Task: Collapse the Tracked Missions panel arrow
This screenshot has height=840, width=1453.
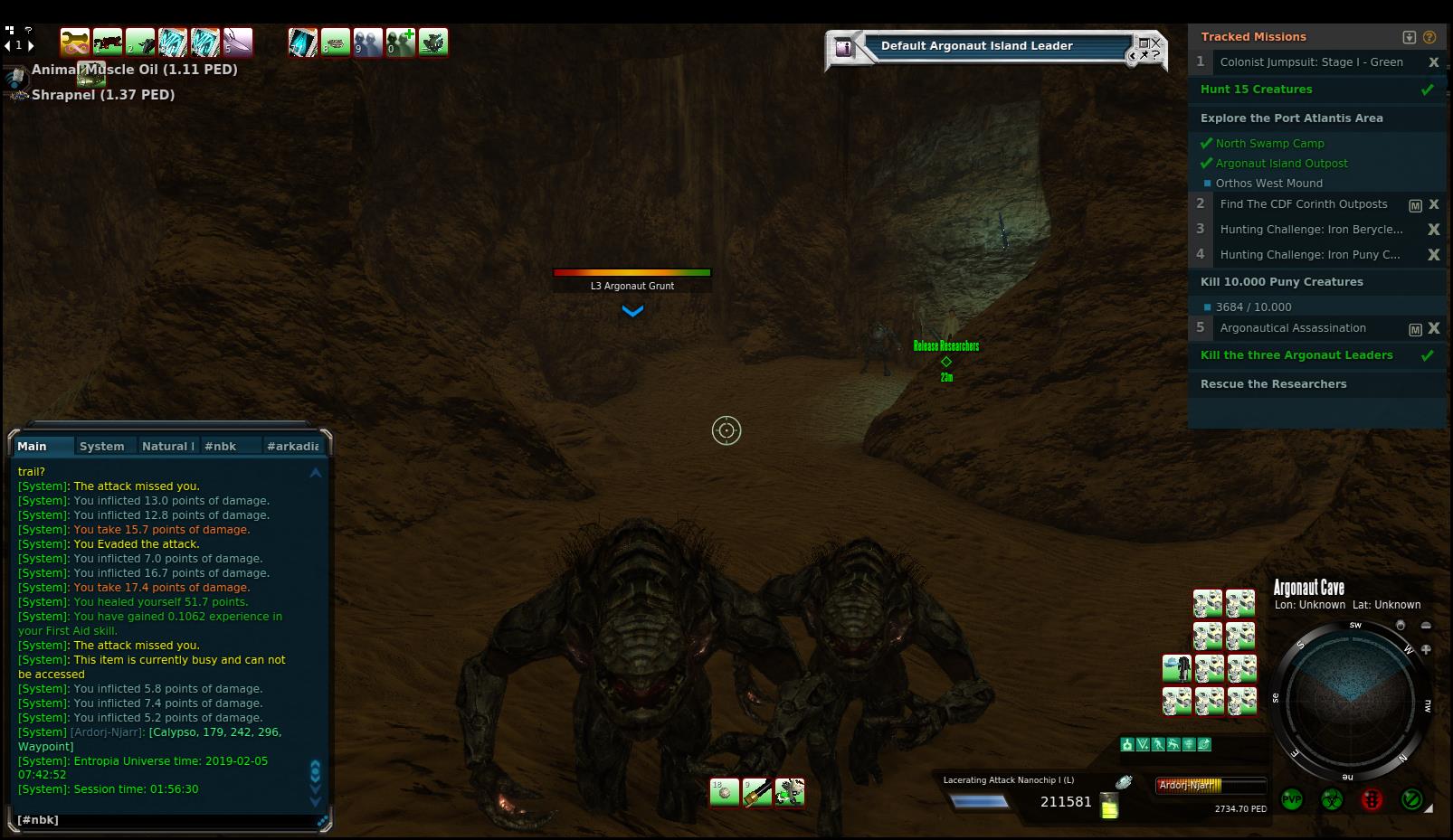Action: point(1409,37)
